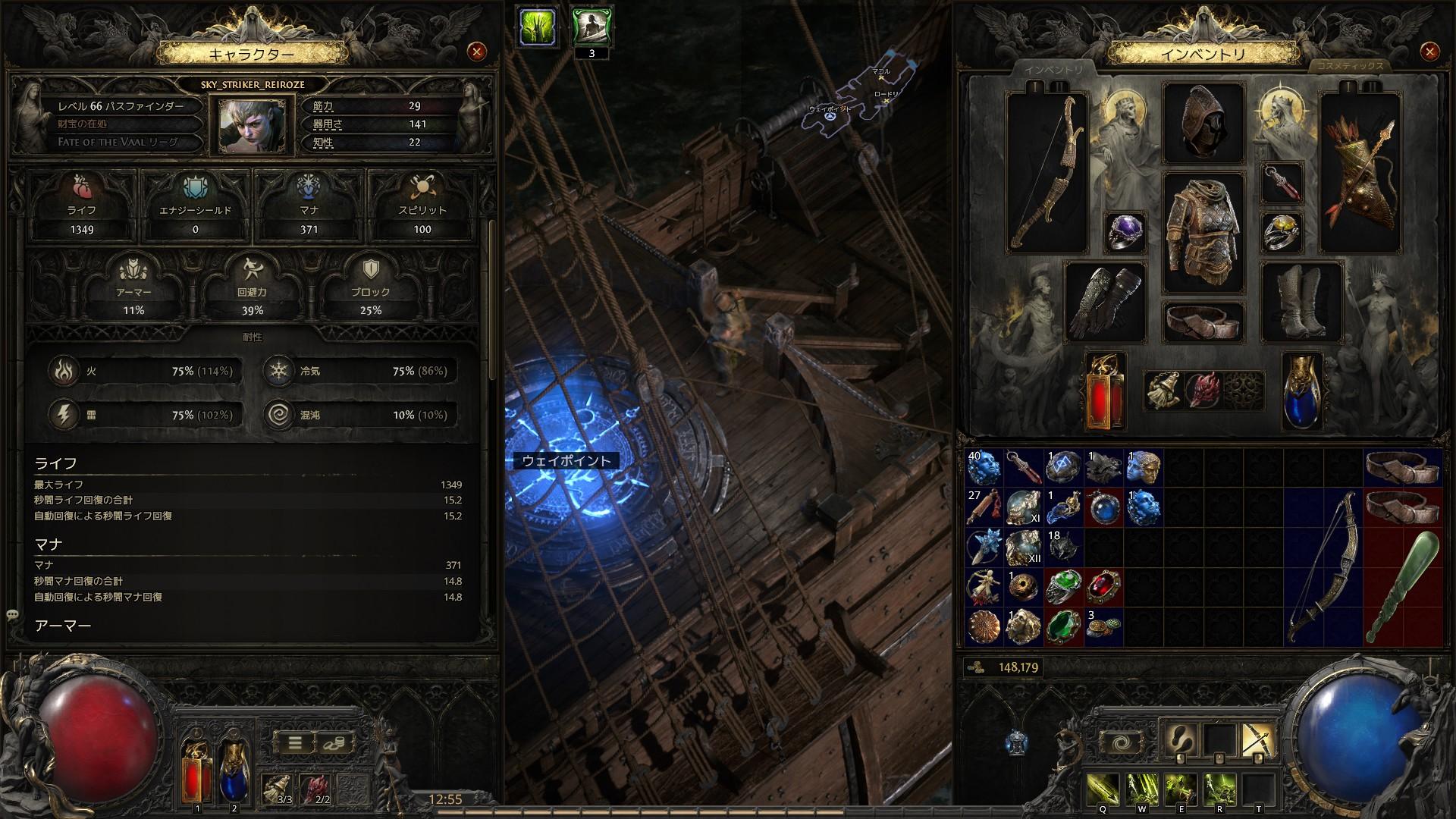The image size is (1456, 819).
Task: Select the green hand buff icon
Action: point(537,27)
